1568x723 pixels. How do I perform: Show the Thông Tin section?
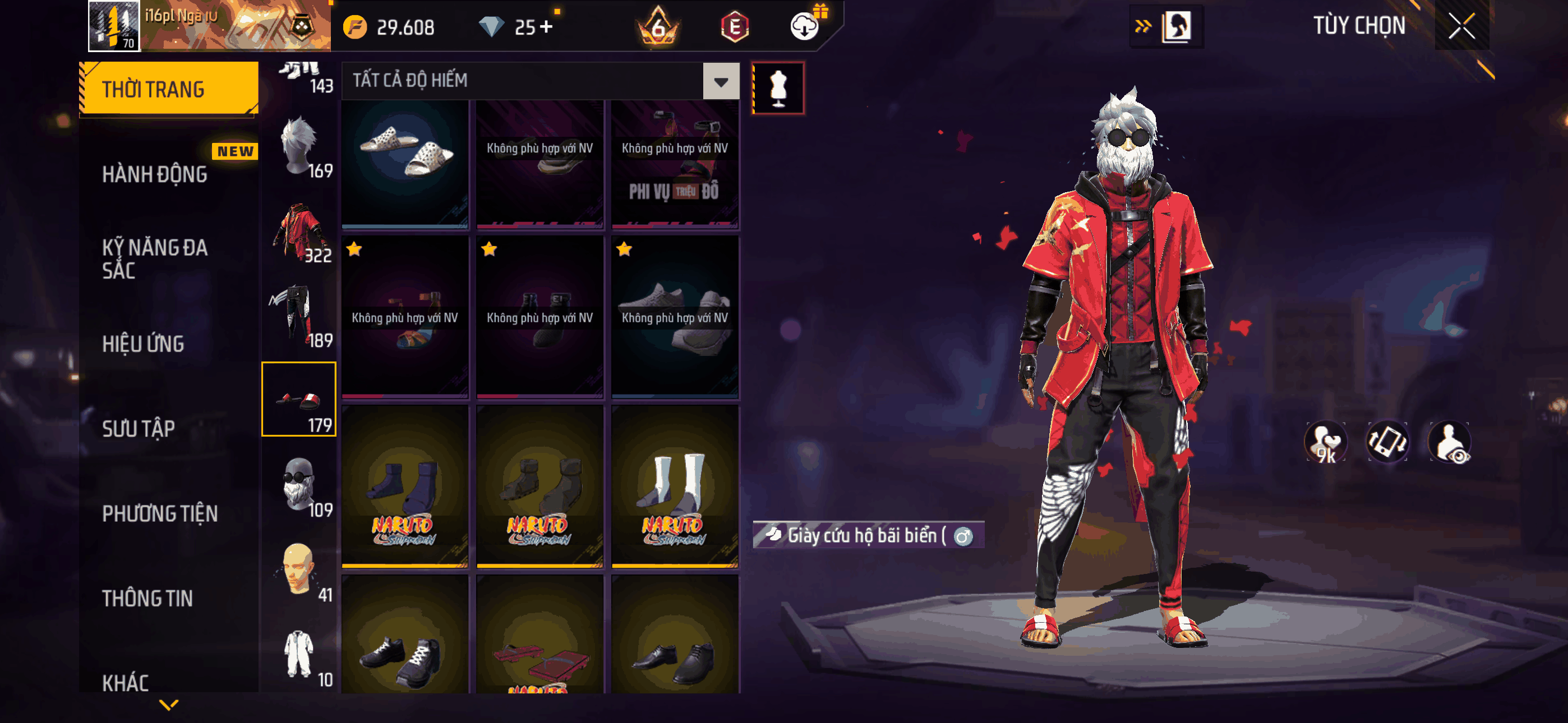click(147, 598)
